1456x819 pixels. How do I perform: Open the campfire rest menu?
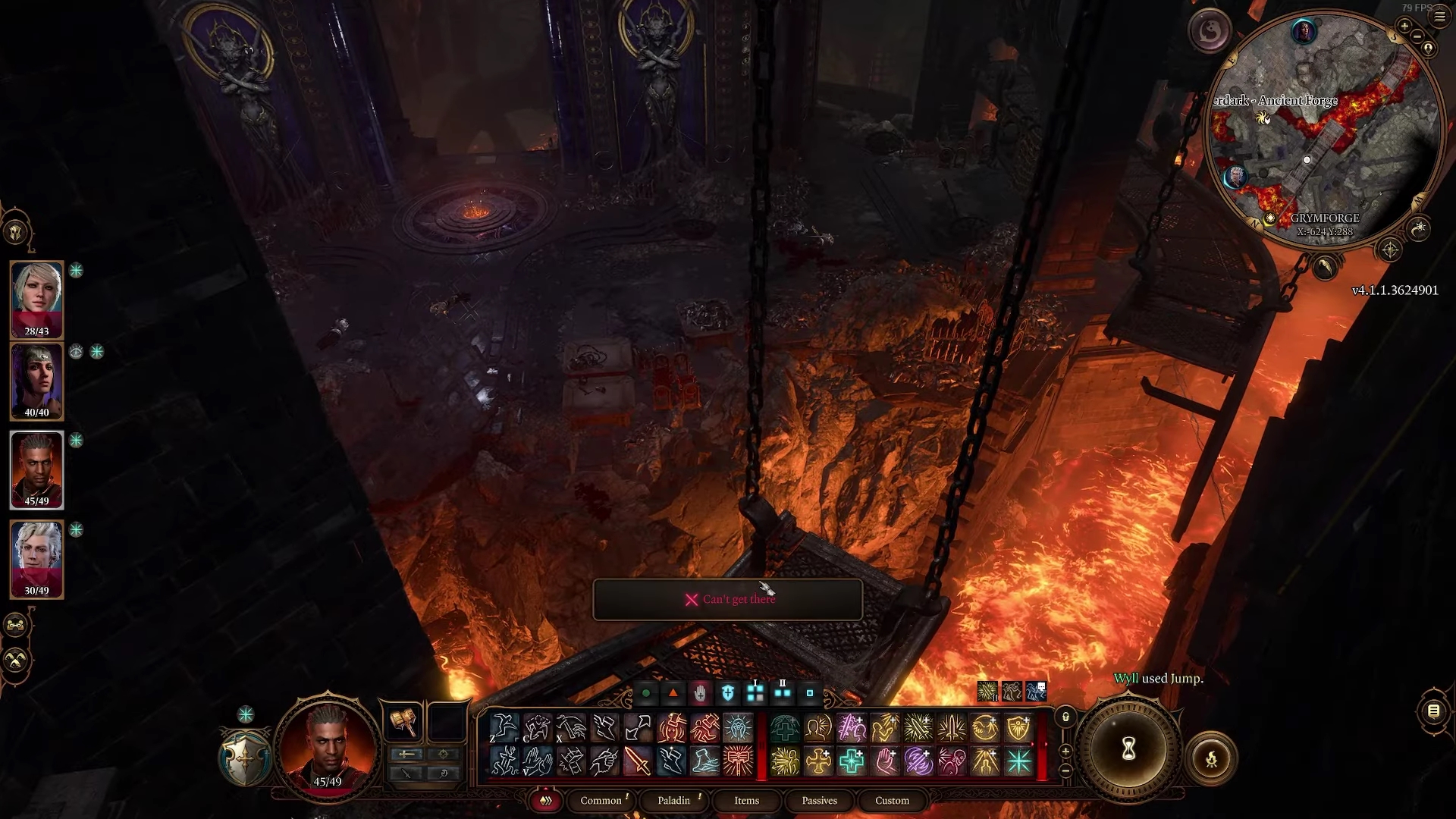click(1211, 758)
